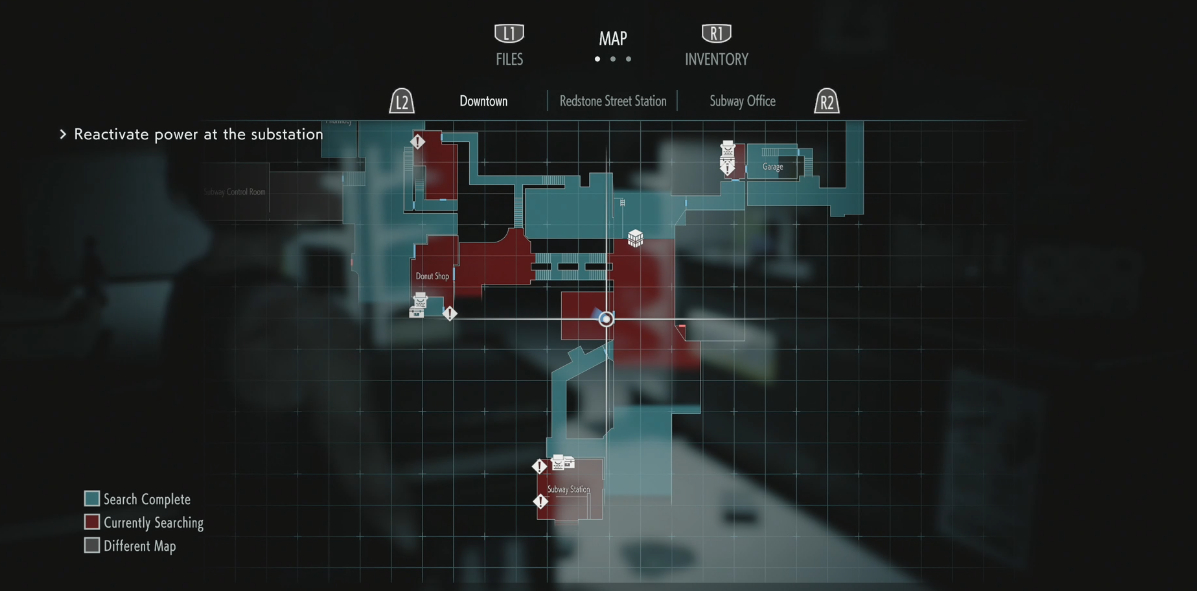Show the Downtown area map

[483, 101]
